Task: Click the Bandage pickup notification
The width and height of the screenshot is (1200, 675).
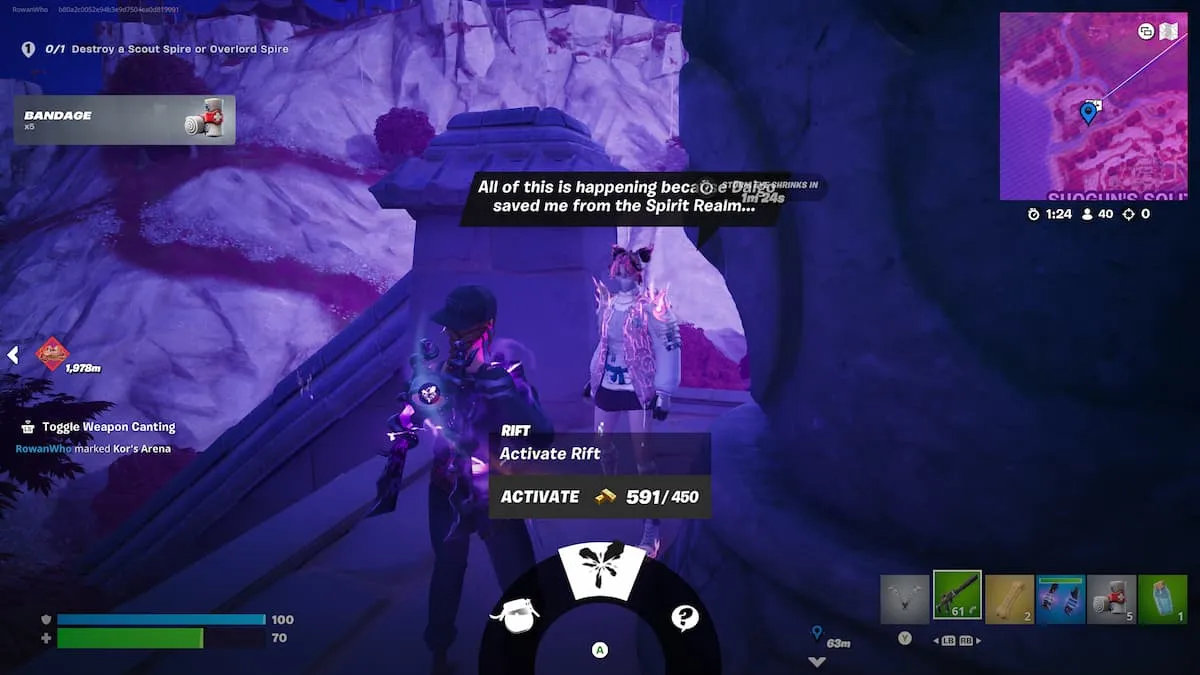Action: click(125, 120)
